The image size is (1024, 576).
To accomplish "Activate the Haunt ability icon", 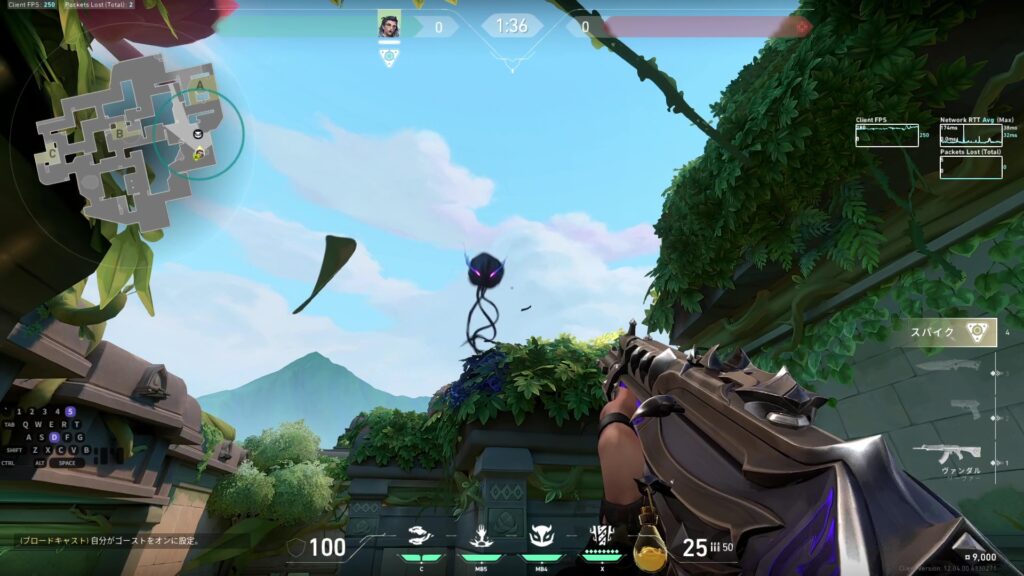I will tap(541, 535).
